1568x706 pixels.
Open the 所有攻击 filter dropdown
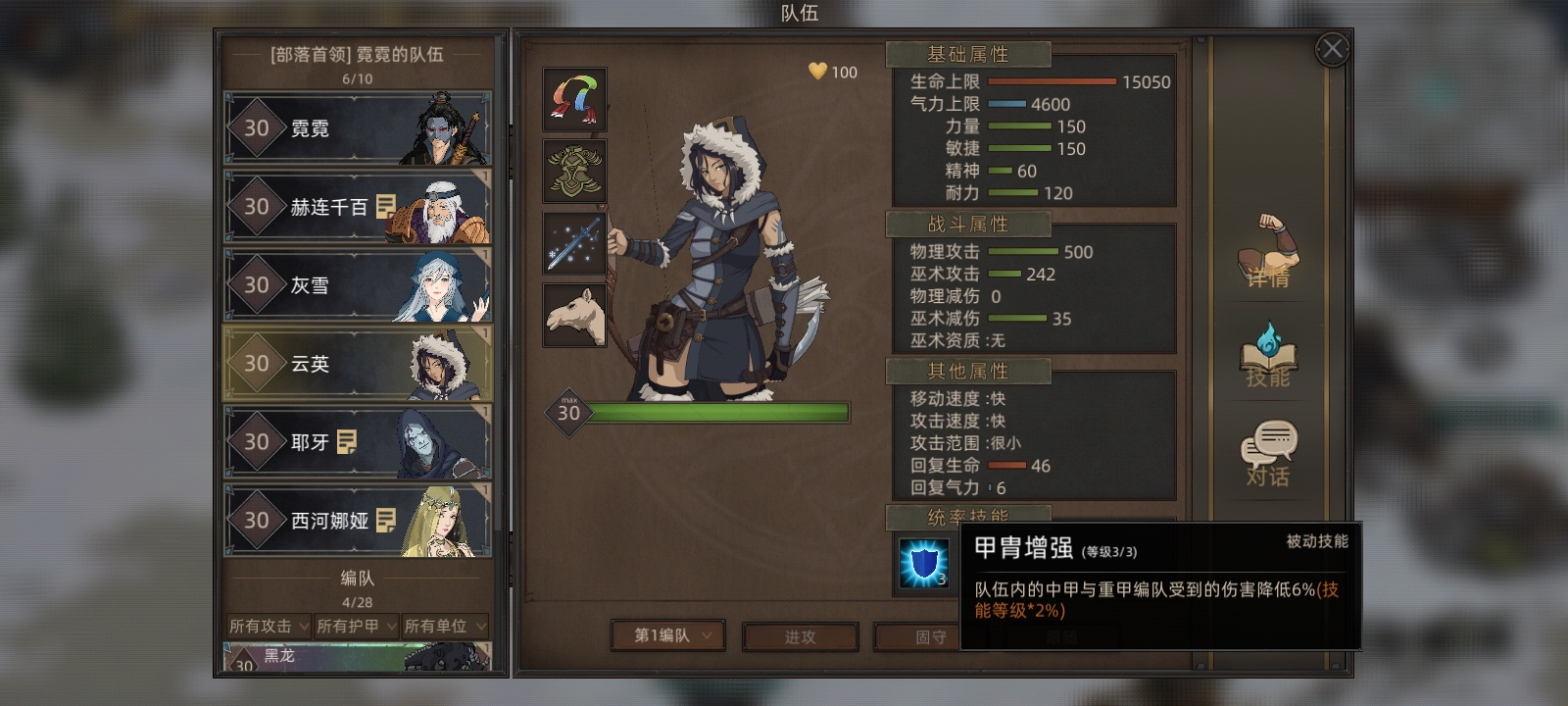(269, 626)
